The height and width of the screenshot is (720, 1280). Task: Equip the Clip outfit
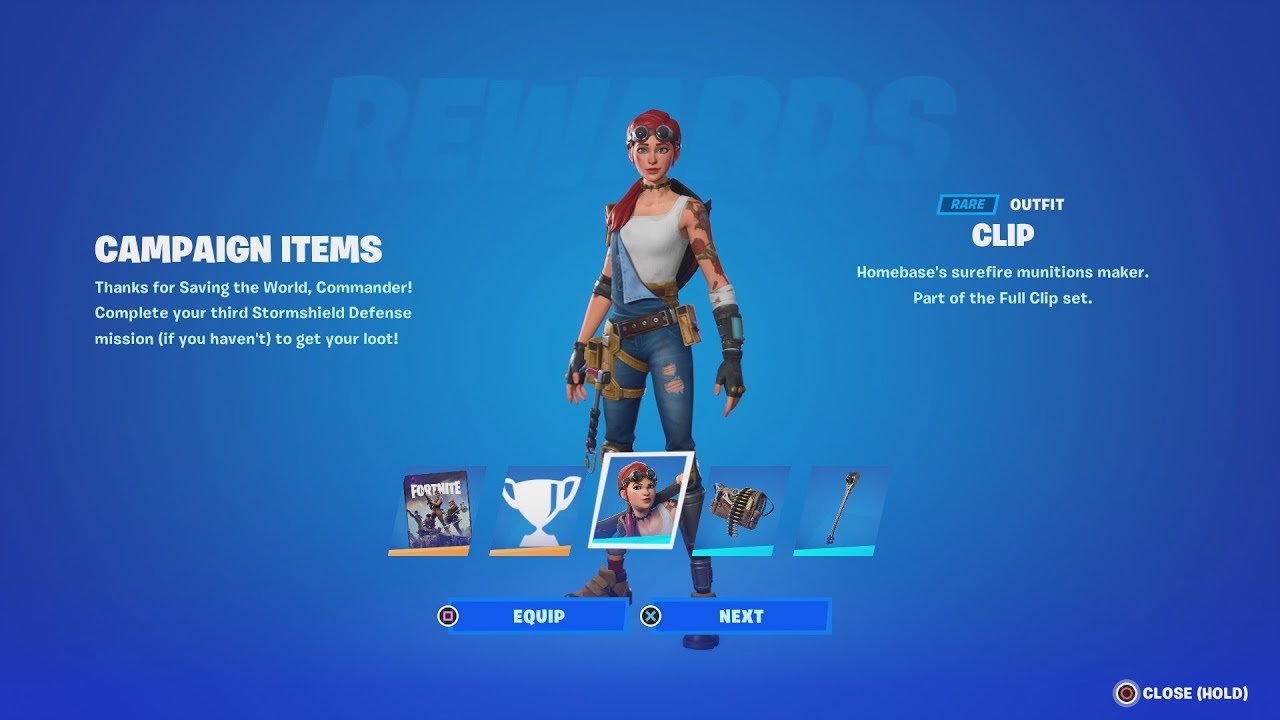pos(538,616)
